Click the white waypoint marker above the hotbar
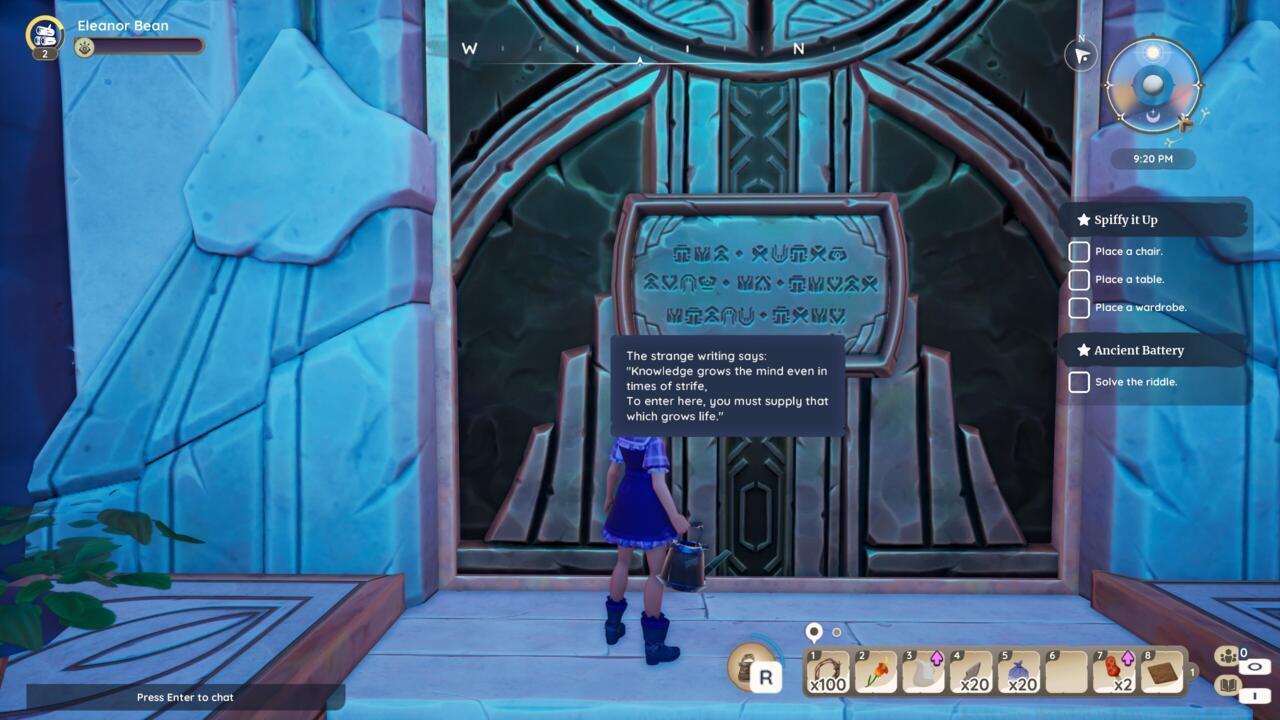Viewport: 1280px width, 720px height. click(x=812, y=632)
